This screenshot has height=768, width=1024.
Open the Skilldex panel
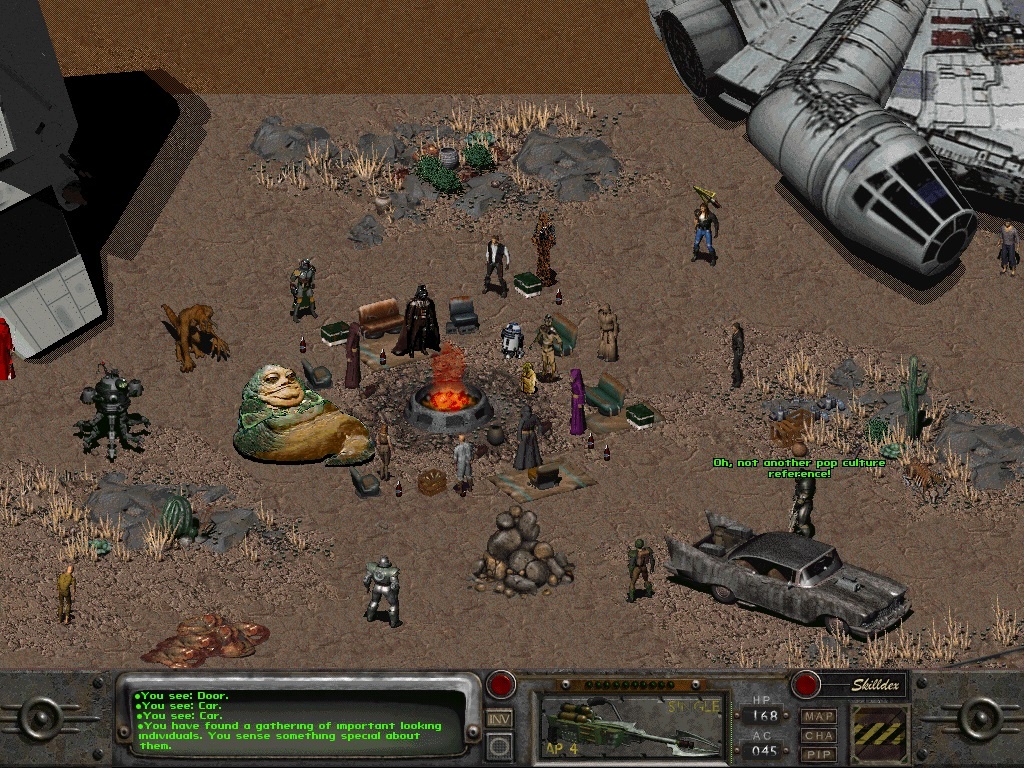(x=862, y=685)
